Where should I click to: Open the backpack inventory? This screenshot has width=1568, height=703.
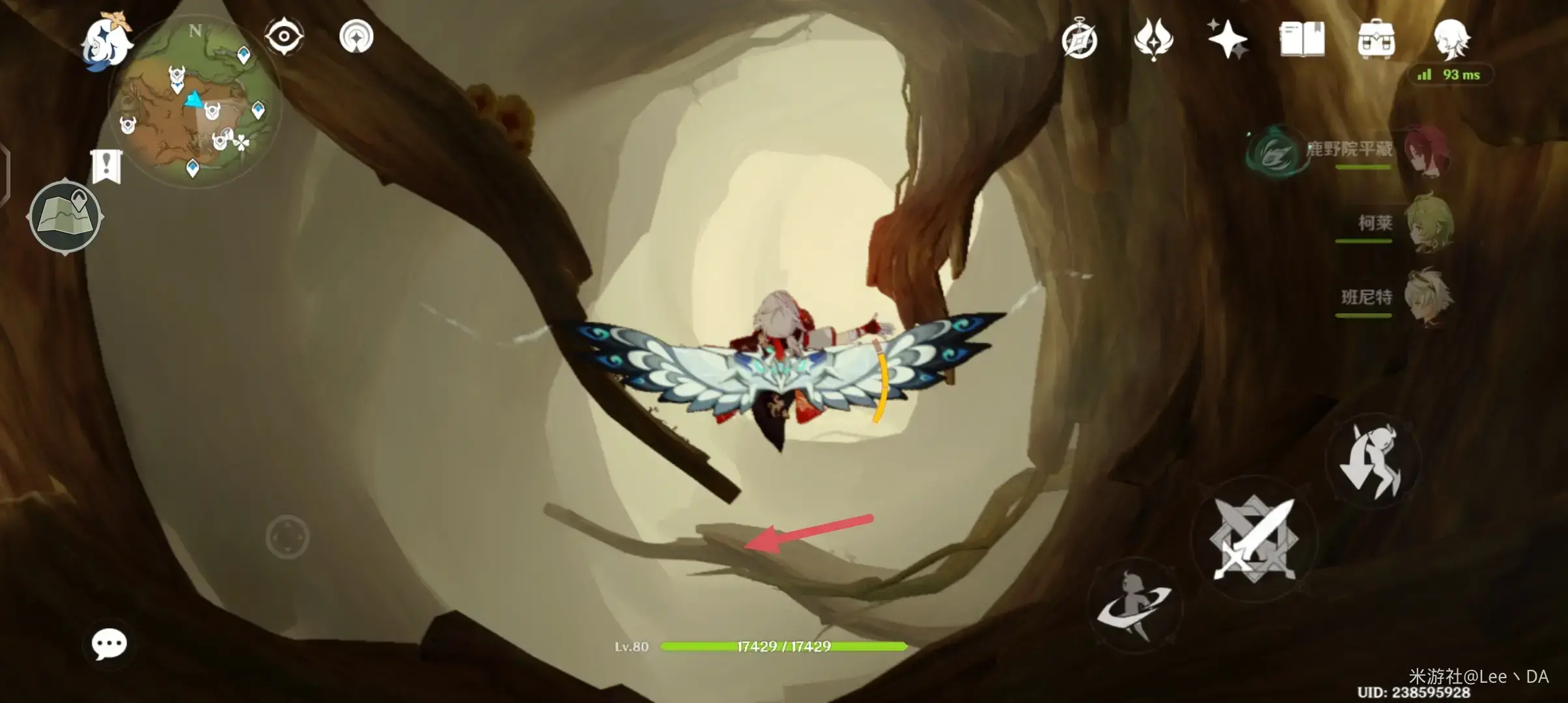tap(1376, 39)
